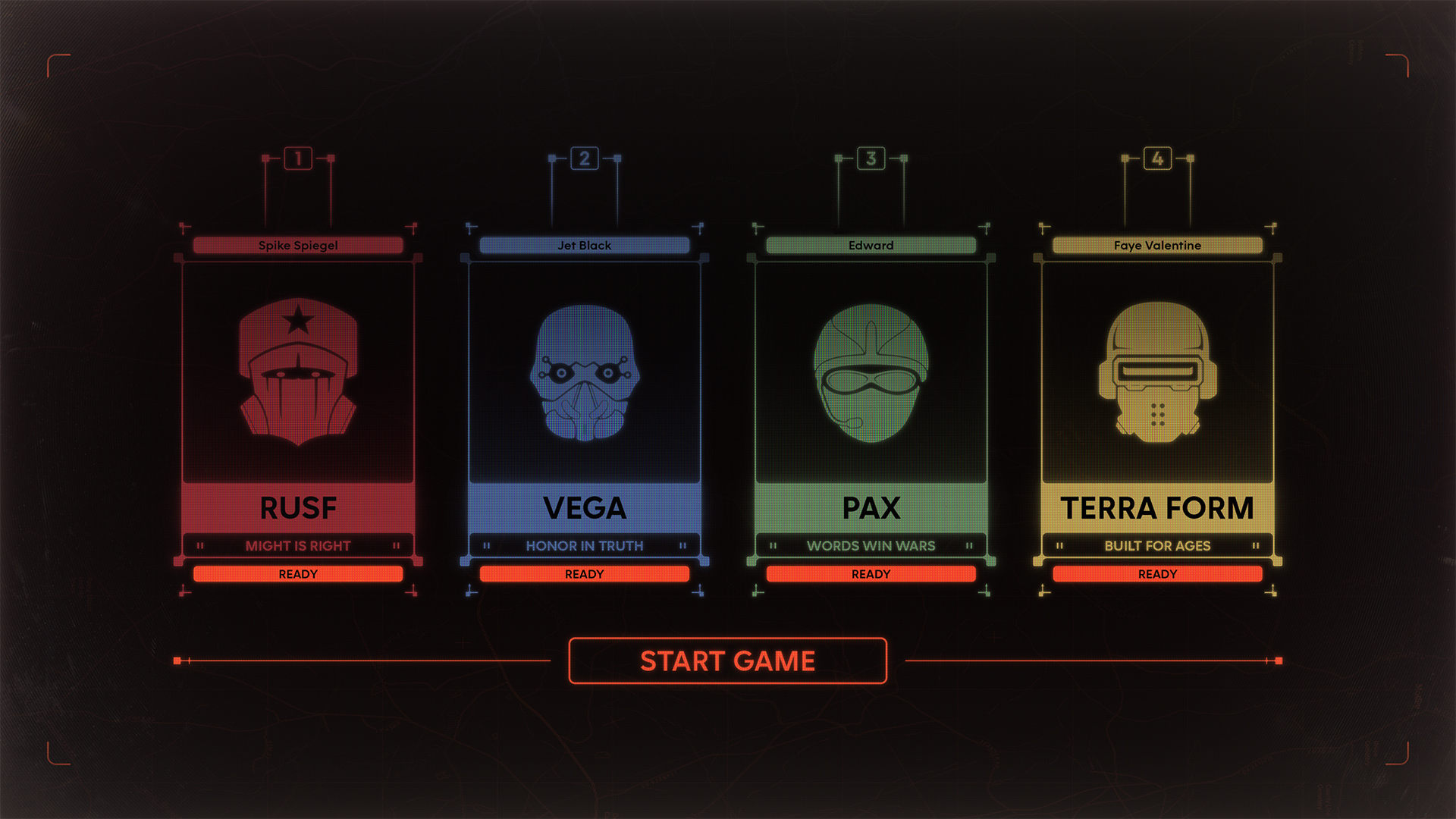Click READY beneath the PAX card
The image size is (1456, 819).
point(871,574)
